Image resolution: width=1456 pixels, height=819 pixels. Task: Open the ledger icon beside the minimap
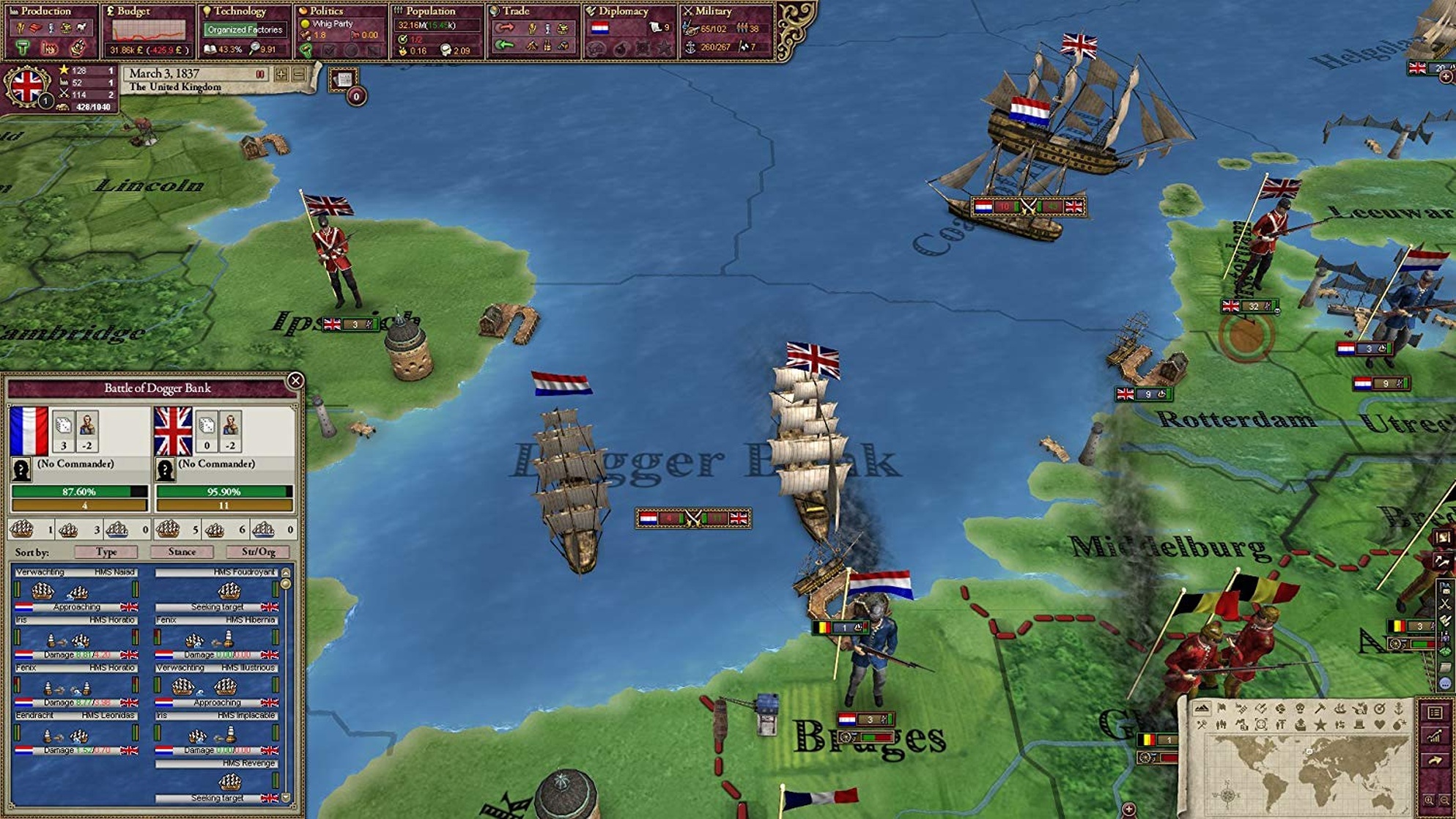pyautogui.click(x=1435, y=713)
